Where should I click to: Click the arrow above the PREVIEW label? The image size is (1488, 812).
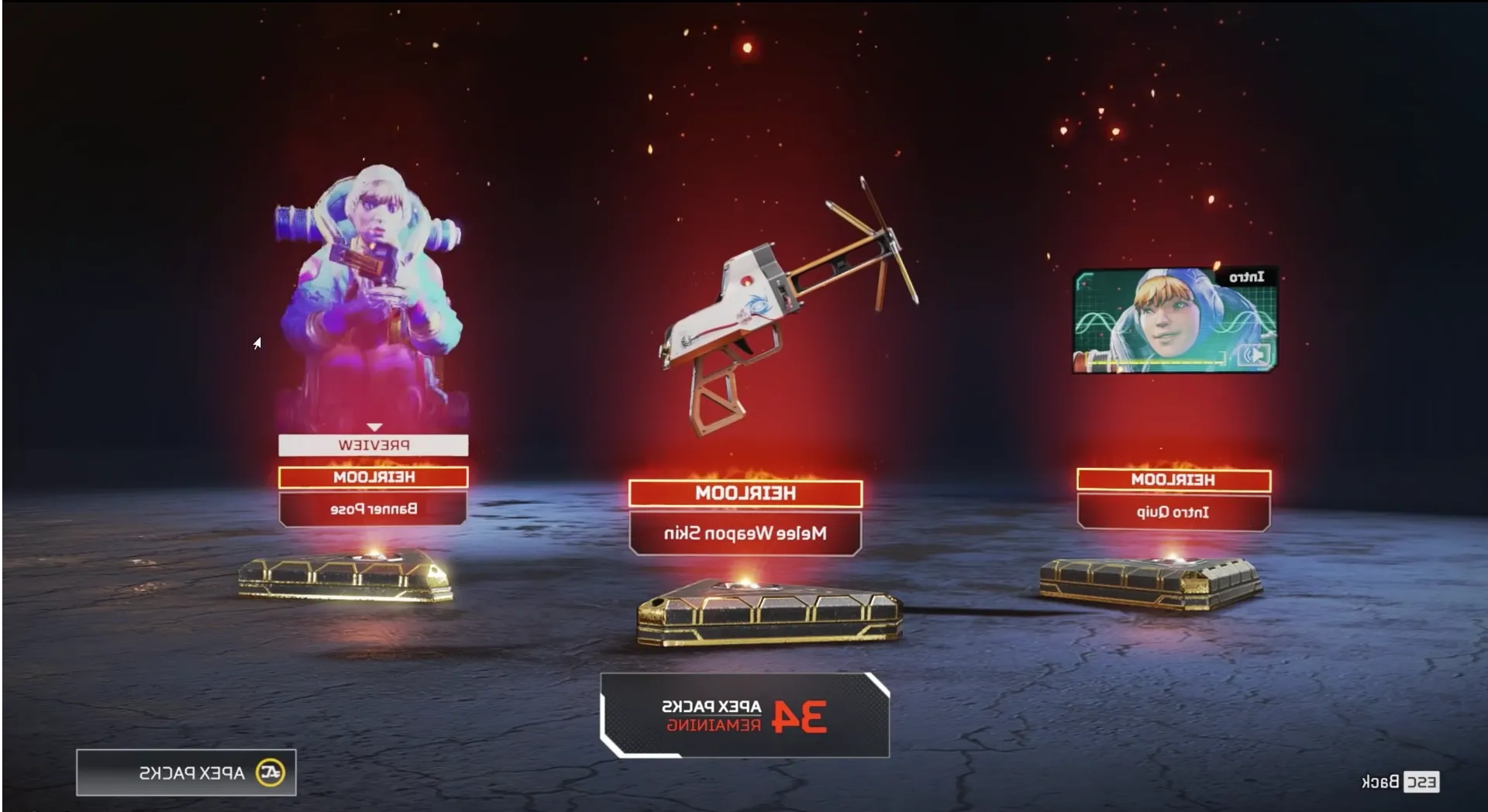(x=374, y=427)
